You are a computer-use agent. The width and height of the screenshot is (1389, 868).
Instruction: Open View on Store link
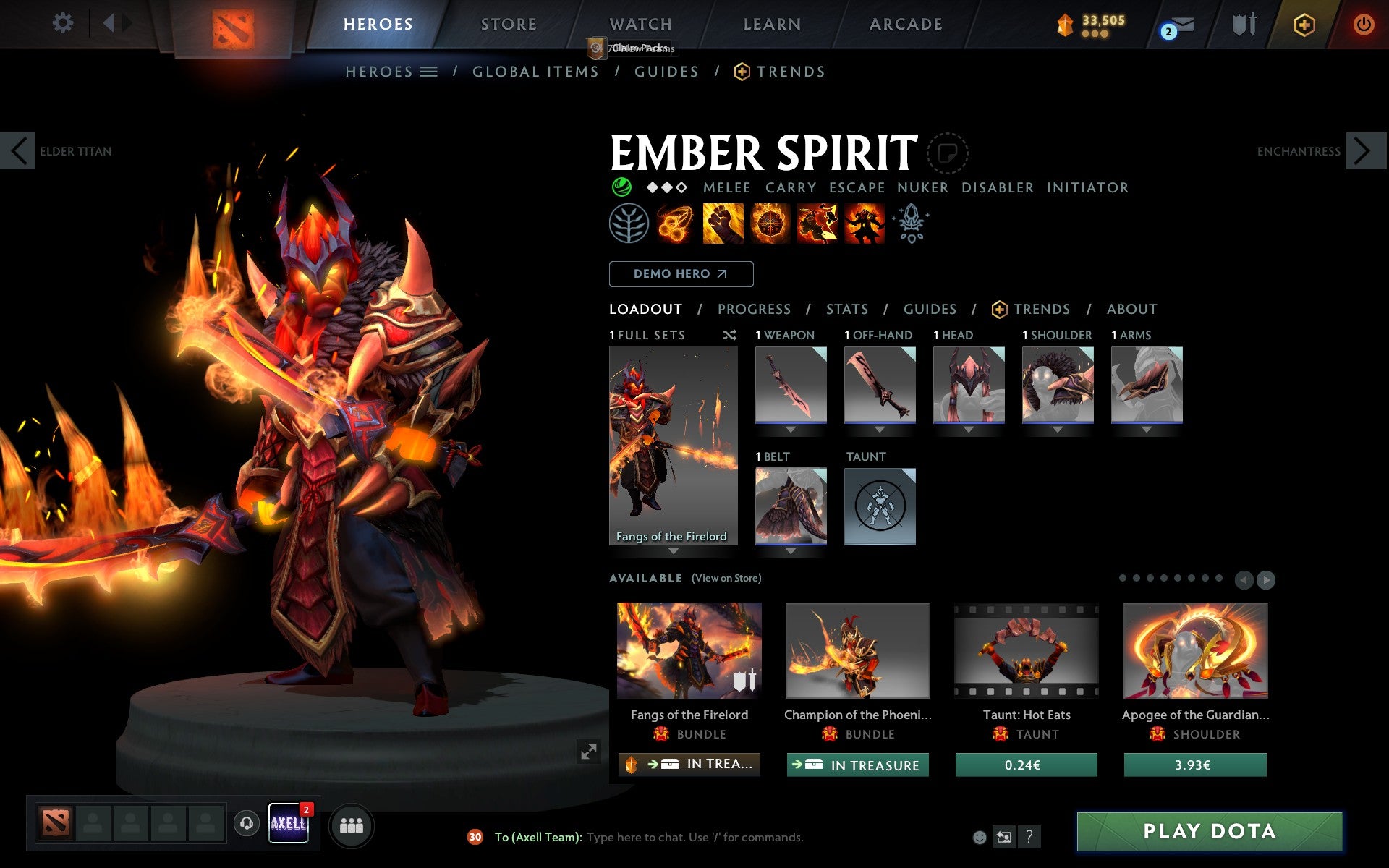click(726, 578)
